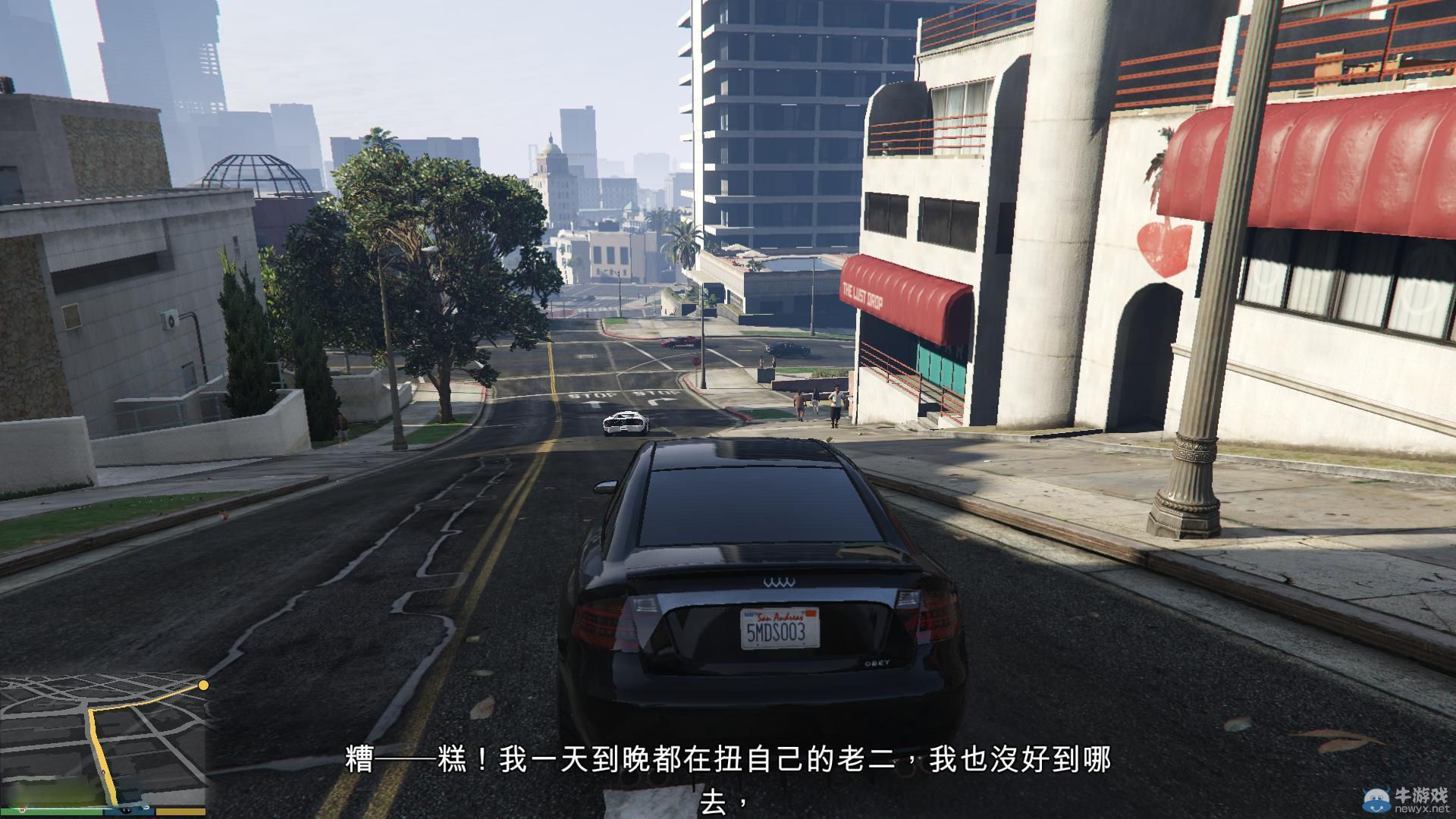Click the red STOP sign at the intersection
The image size is (1456, 819).
click(696, 361)
